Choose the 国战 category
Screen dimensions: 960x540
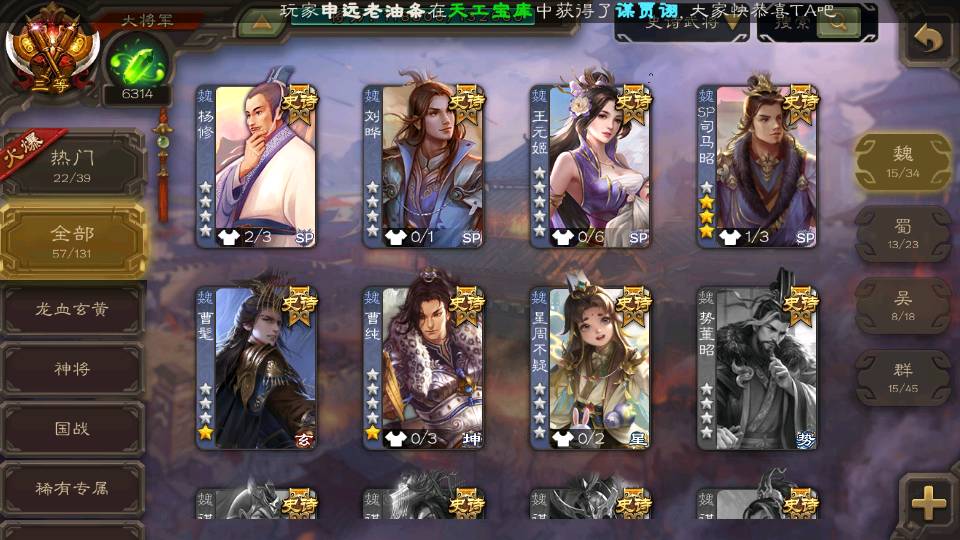tap(72, 428)
